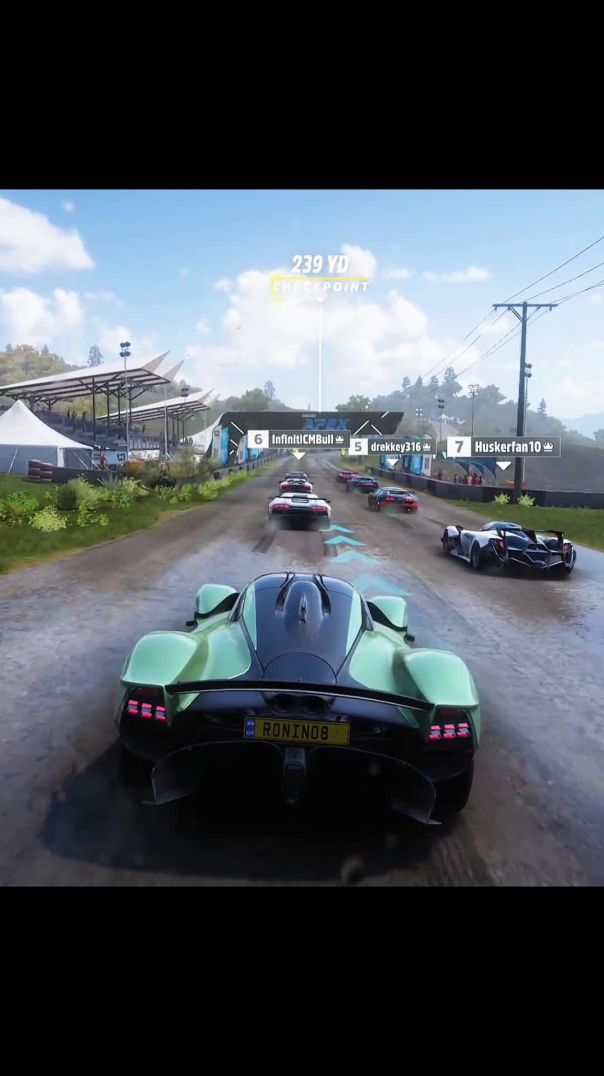This screenshot has width=604, height=1076.
Task: Select the InfinitiCMBull player name tag
Action: point(298,439)
